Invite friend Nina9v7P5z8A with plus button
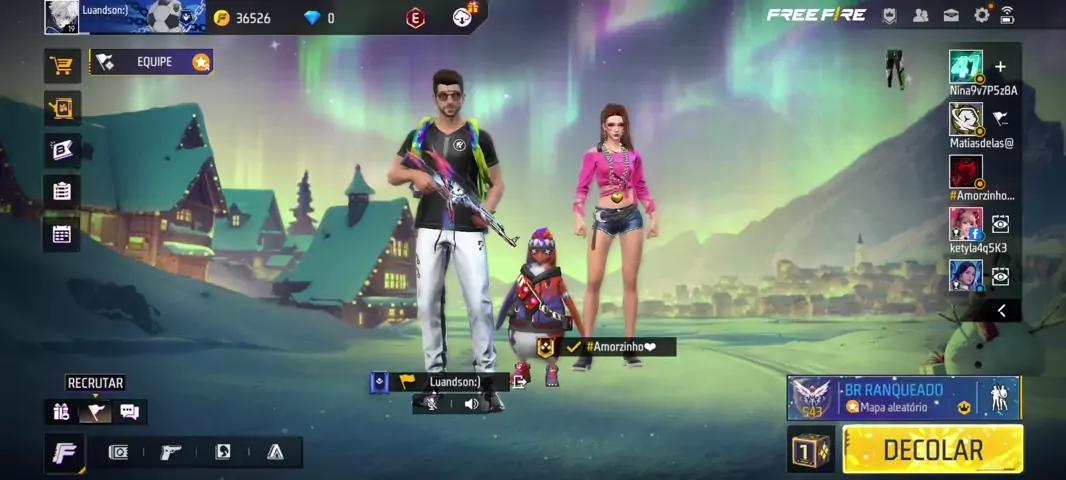 [x=1000, y=67]
